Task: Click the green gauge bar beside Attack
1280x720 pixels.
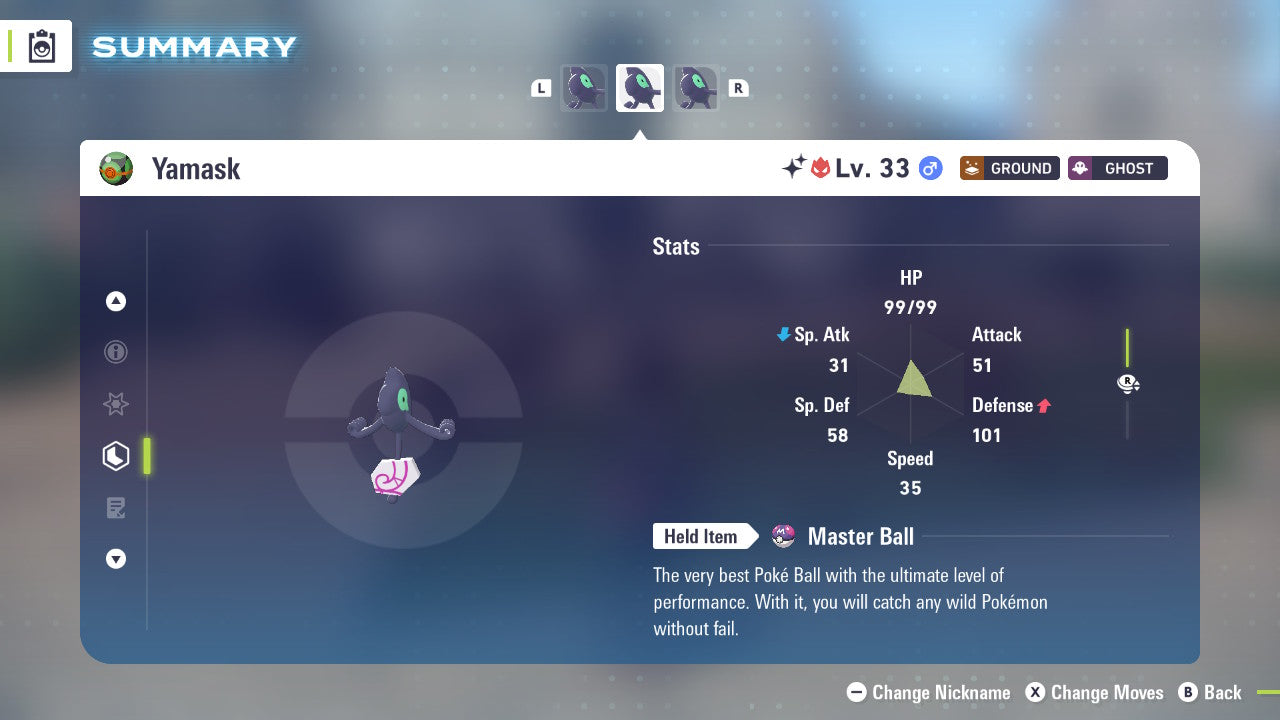Action: [x=1128, y=345]
